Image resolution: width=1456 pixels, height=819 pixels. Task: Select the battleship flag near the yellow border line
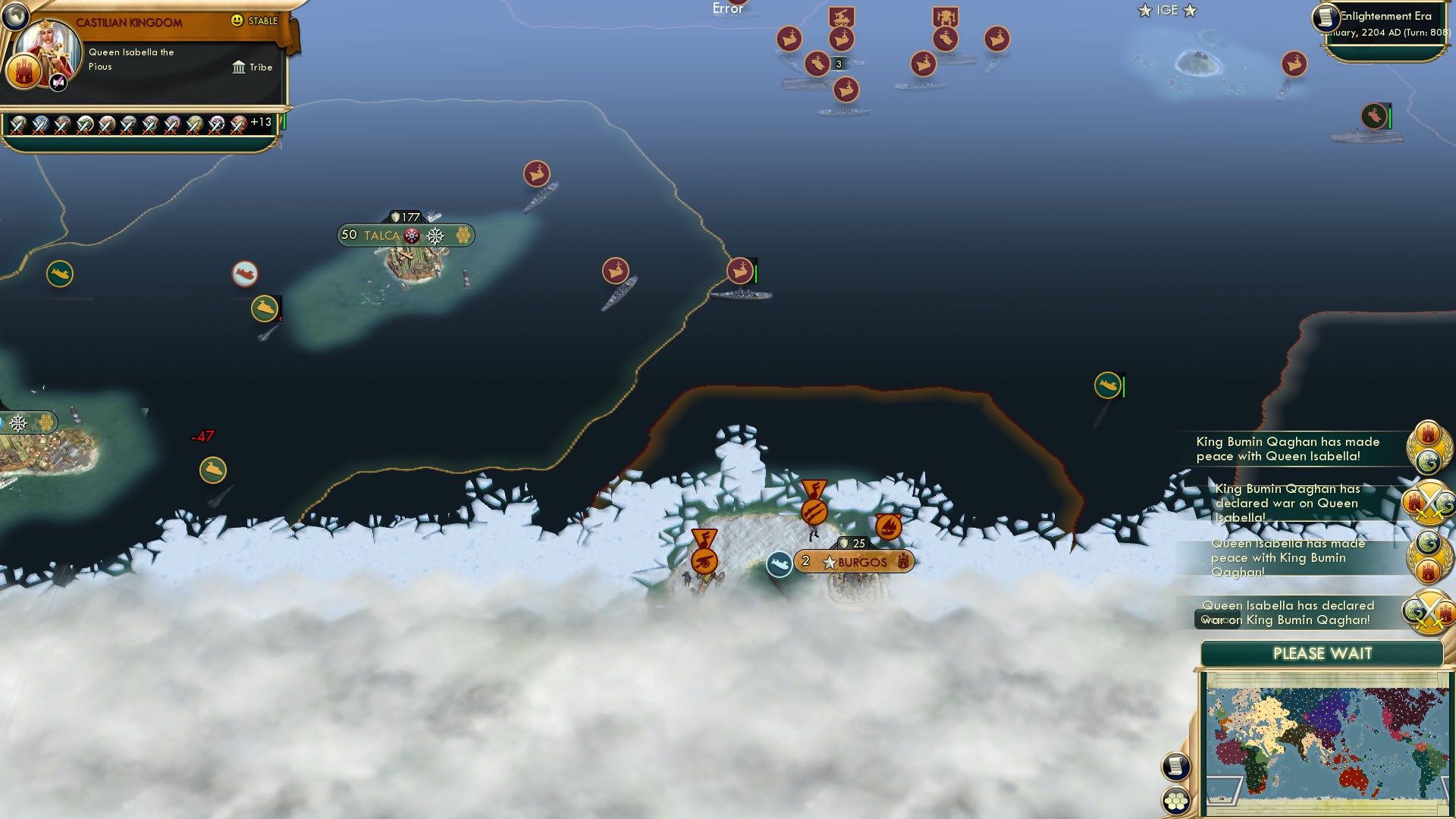click(739, 269)
